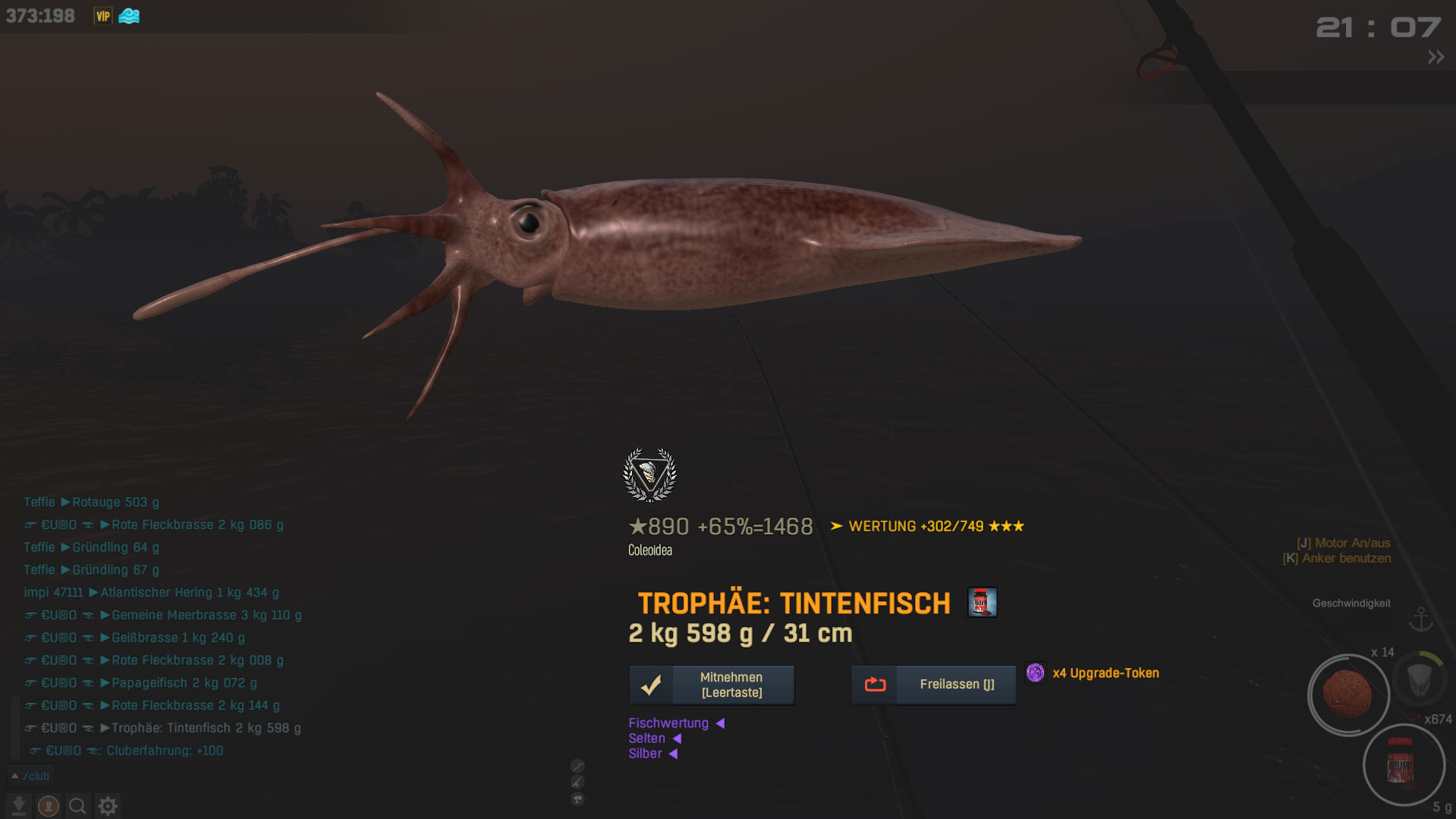Keep the squid with the Mitnehmen button

coord(711,685)
